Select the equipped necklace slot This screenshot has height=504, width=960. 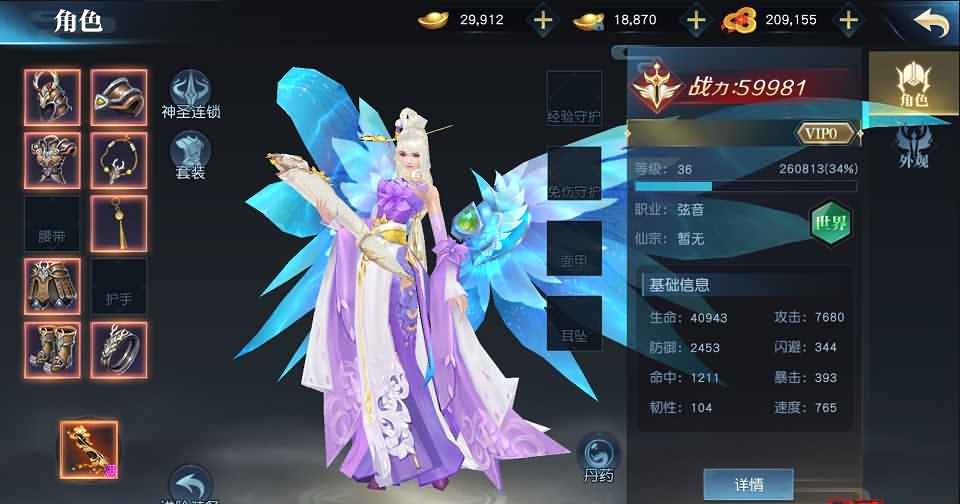click(119, 160)
